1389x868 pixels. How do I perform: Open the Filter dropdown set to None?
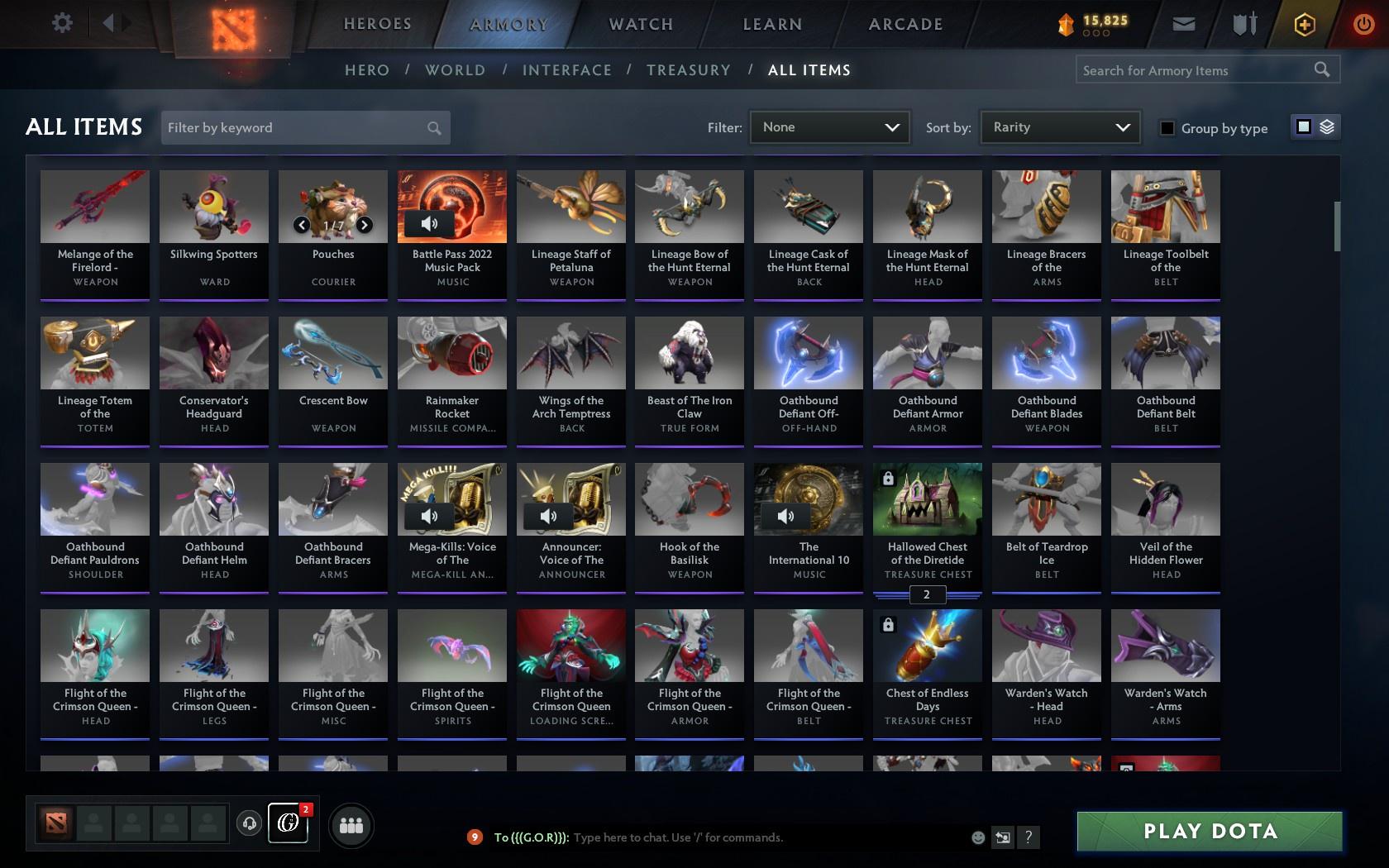pos(828,126)
